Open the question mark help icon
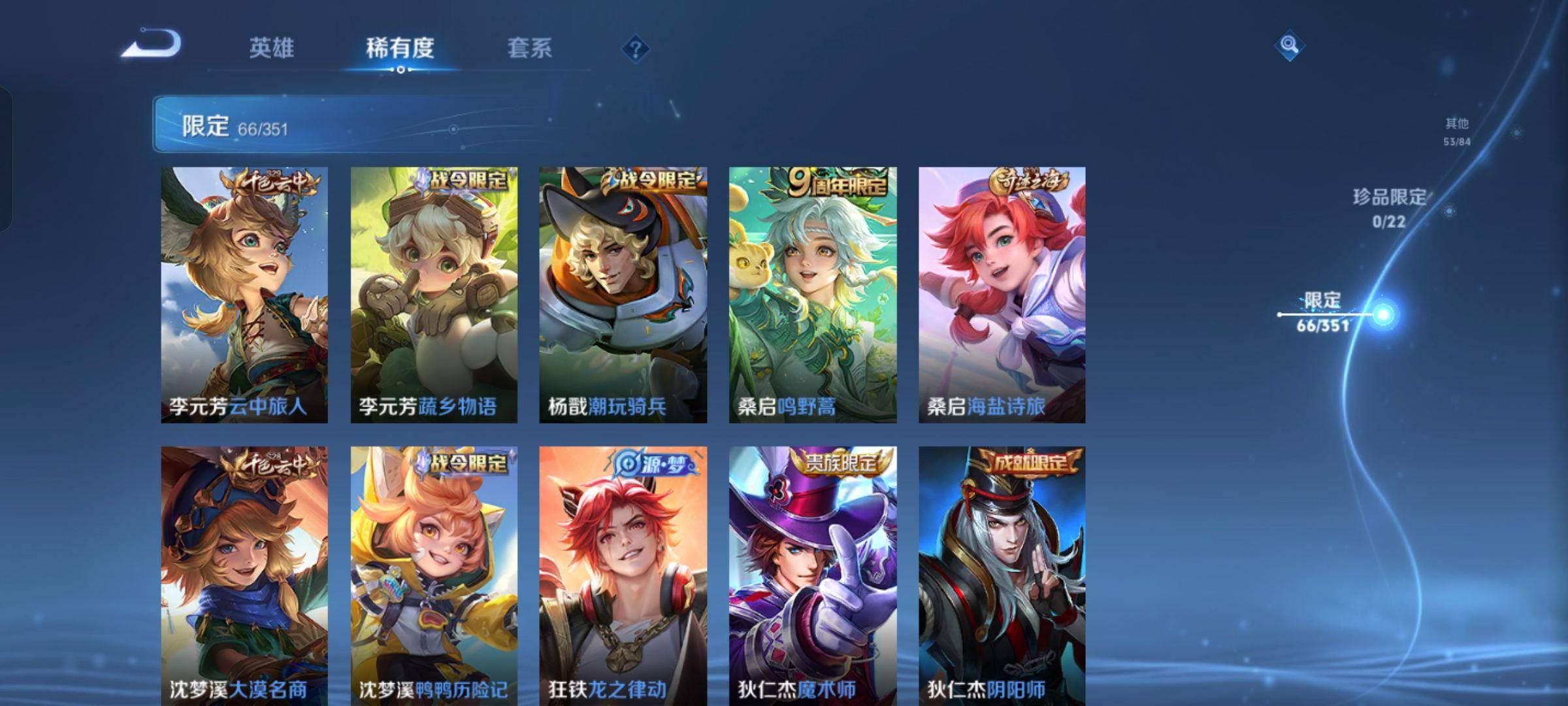 (x=635, y=49)
